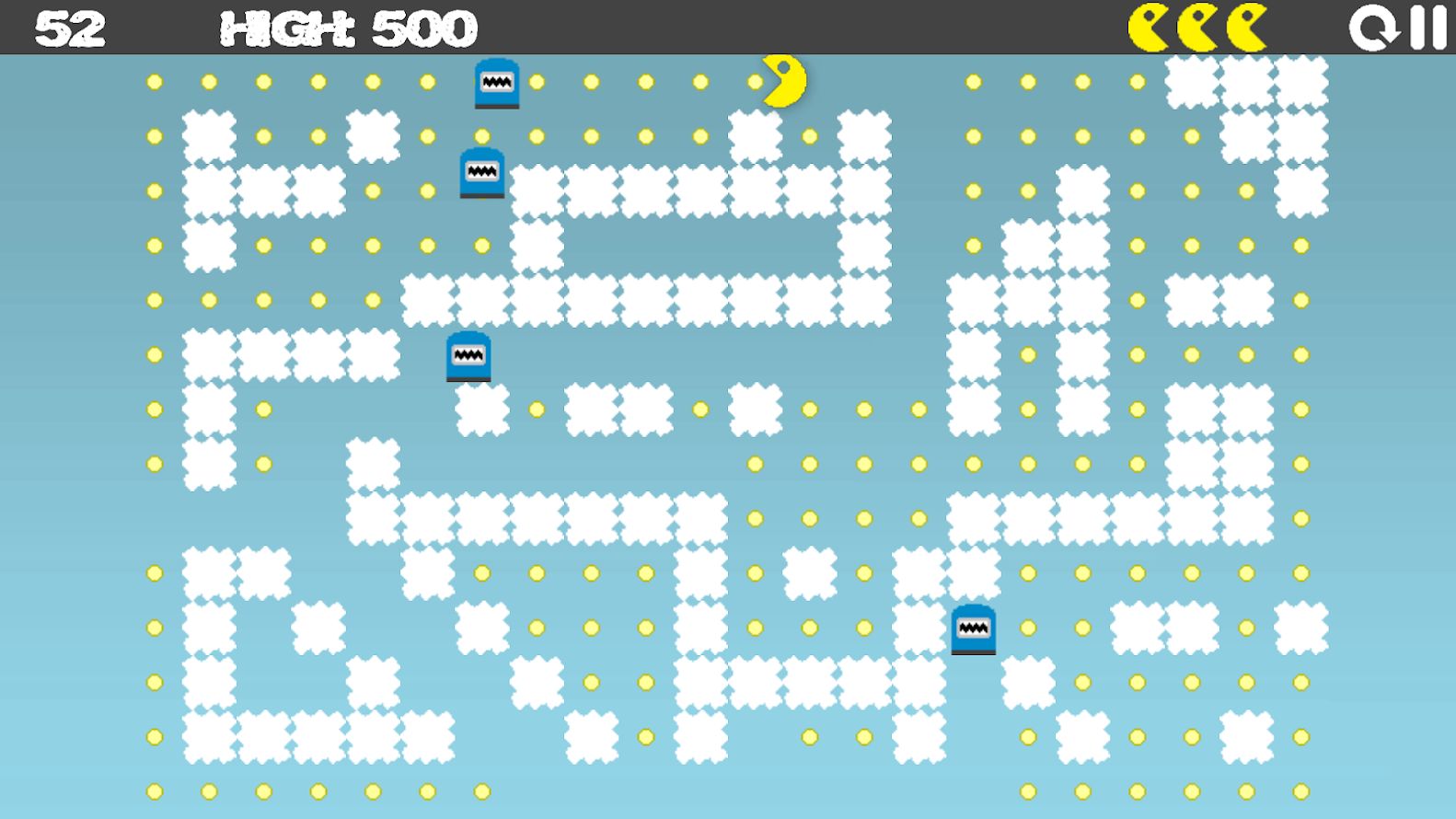Click the pellet in the top-left corner
Viewport: 1456px width, 819px height.
pos(152,82)
